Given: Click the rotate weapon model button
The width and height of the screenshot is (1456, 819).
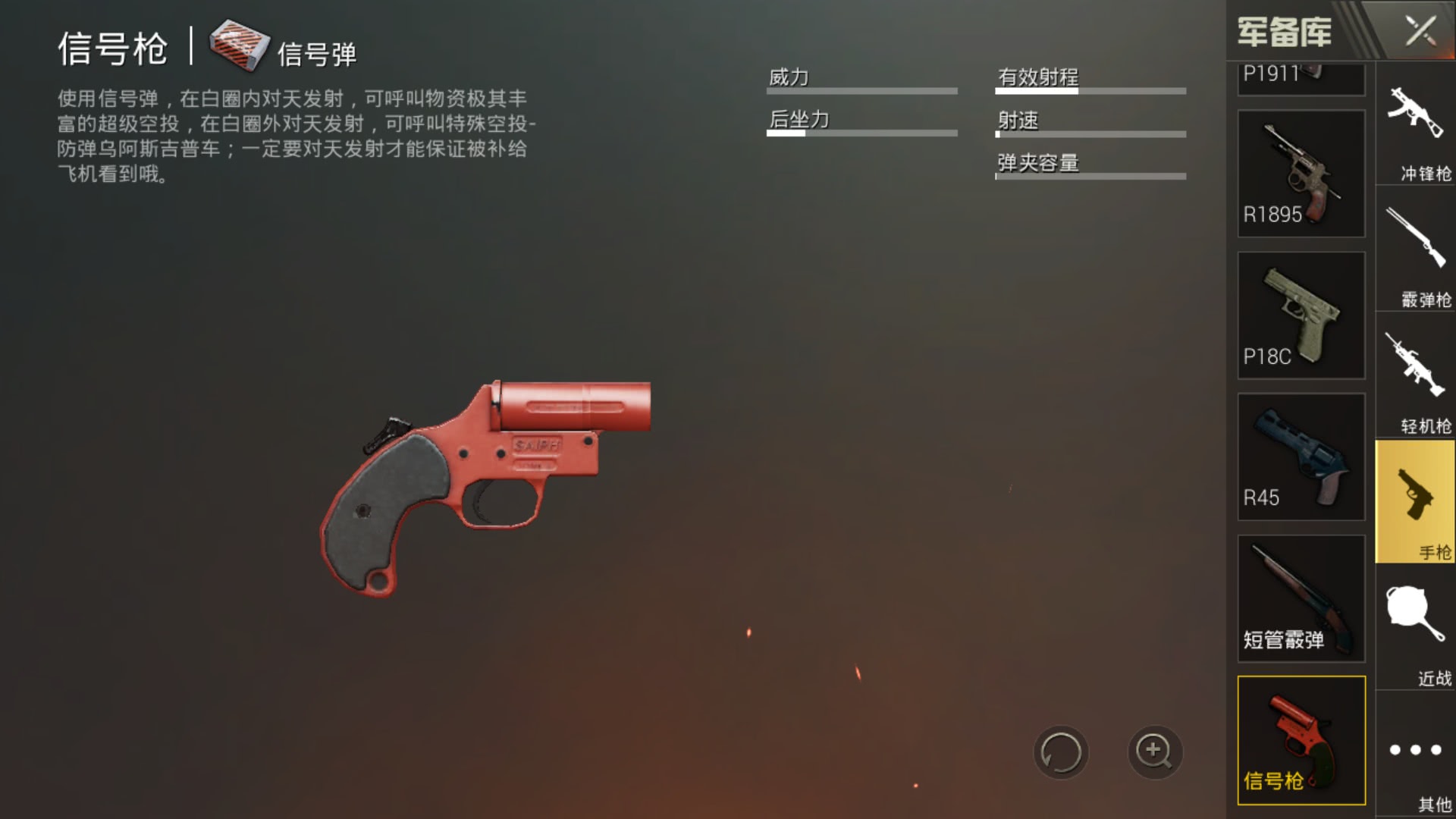Looking at the screenshot, I should coord(1061,752).
